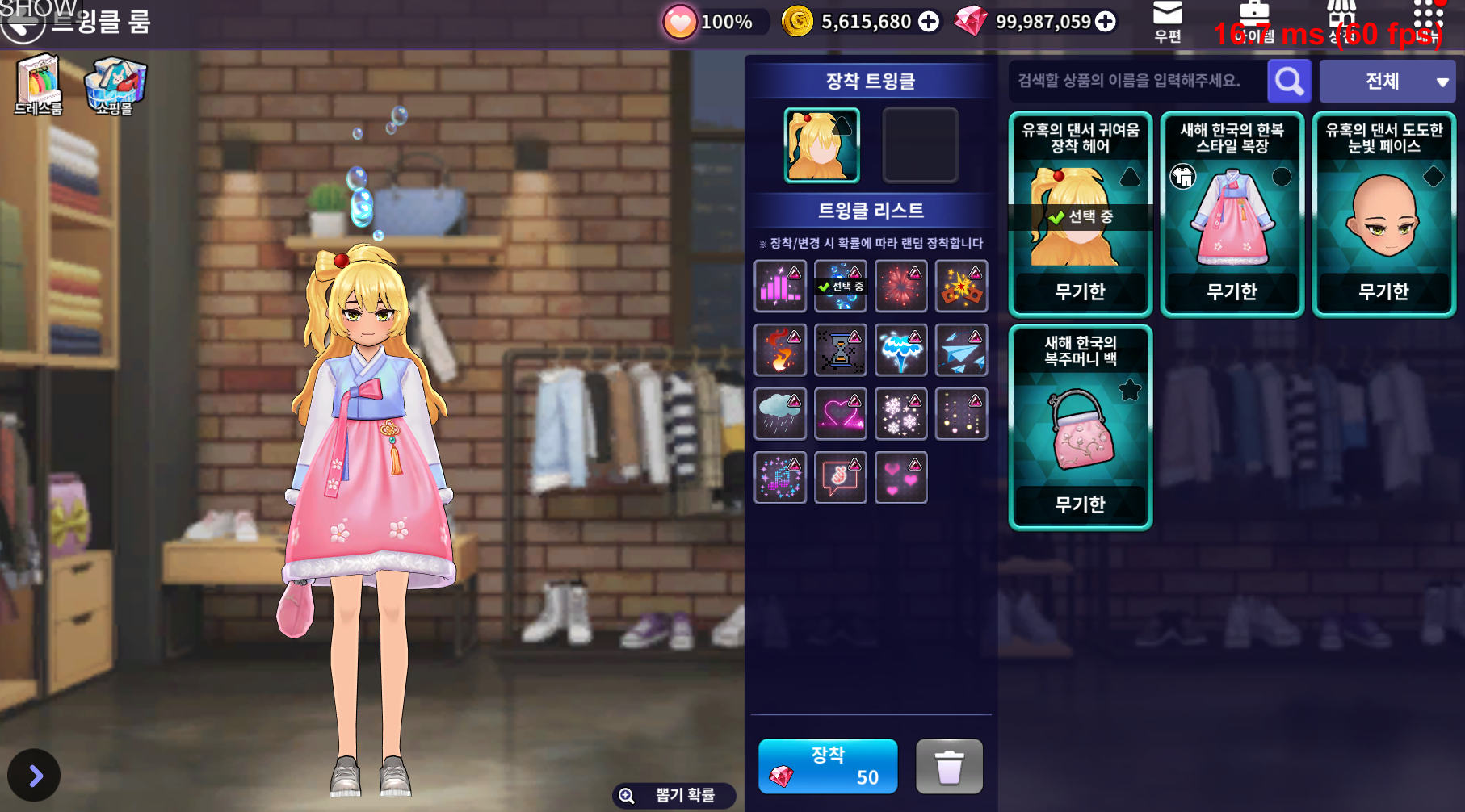Pick the hourglass twinkle effect
Viewport: 1465px width, 812px height.
click(840, 349)
